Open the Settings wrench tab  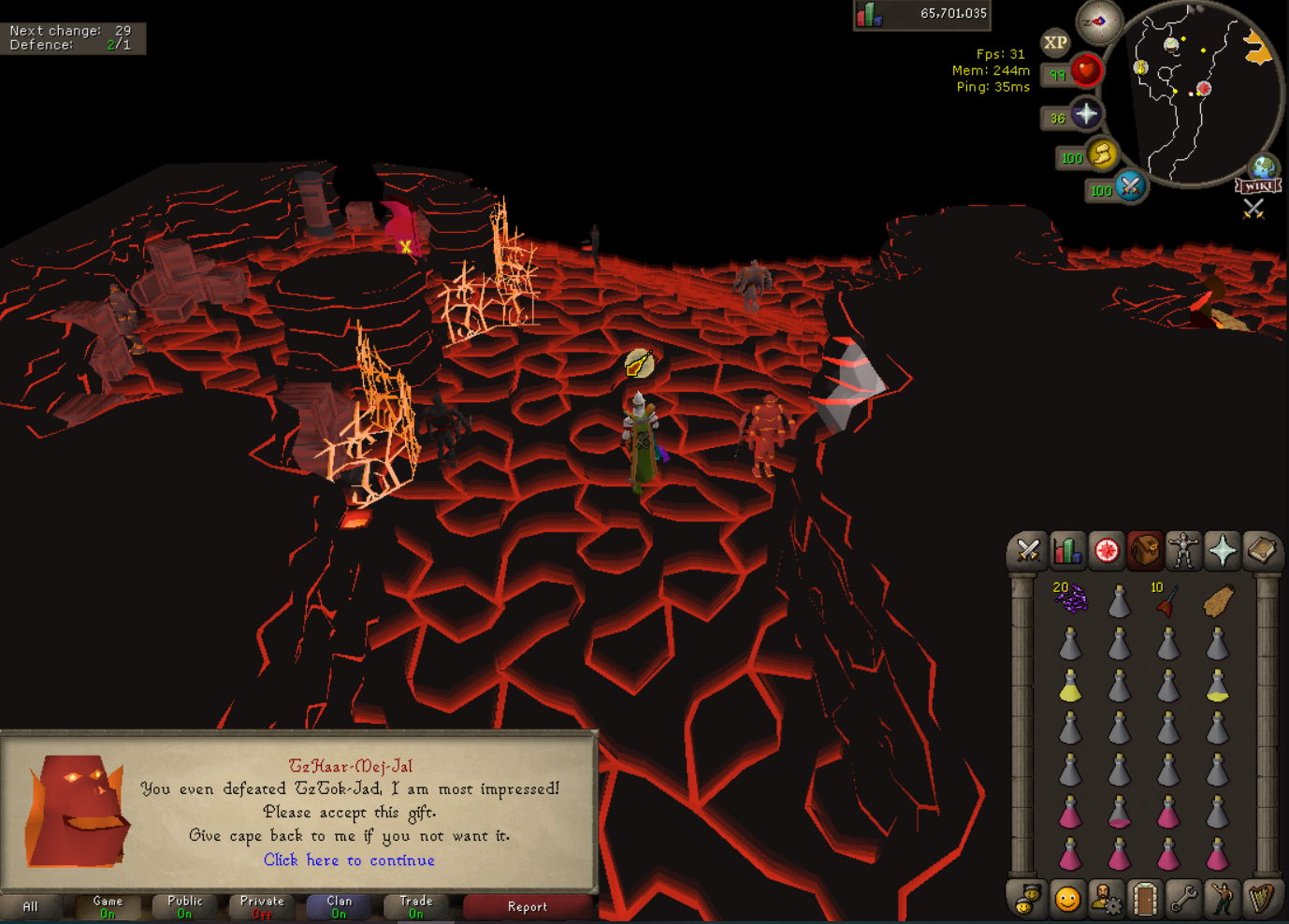click(x=1183, y=900)
